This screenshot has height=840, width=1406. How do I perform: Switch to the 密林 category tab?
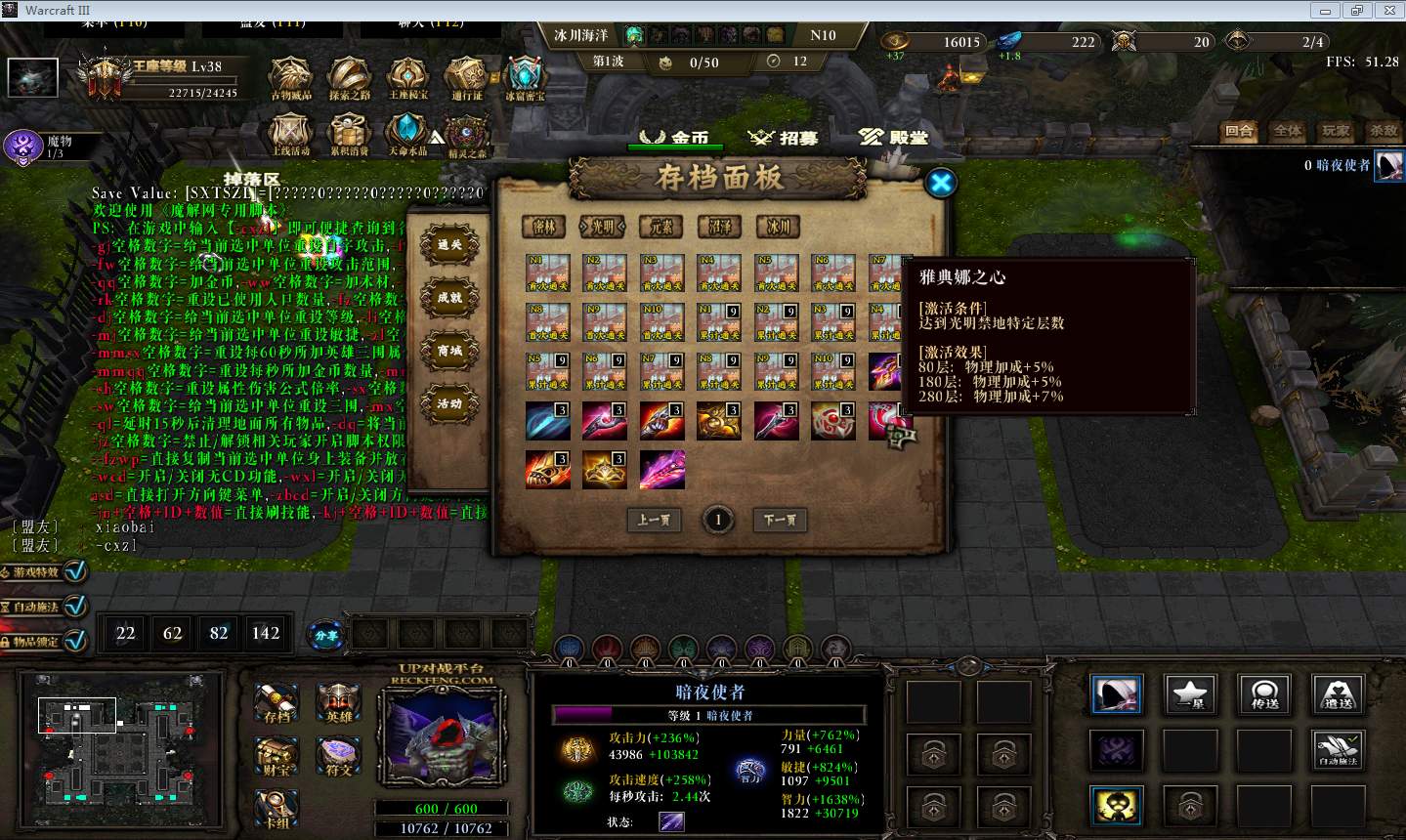coord(544,227)
